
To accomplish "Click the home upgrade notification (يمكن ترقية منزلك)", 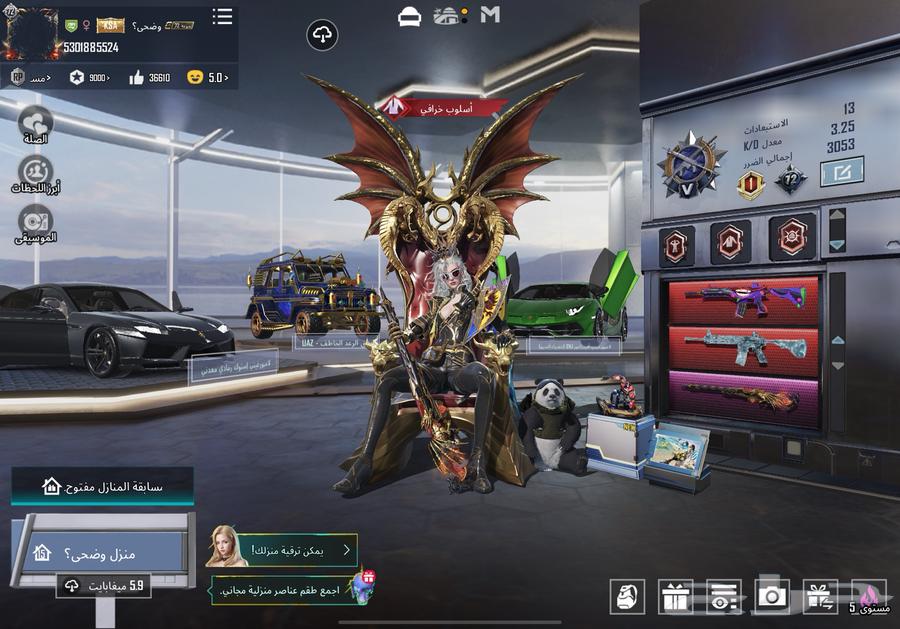I will pos(283,549).
